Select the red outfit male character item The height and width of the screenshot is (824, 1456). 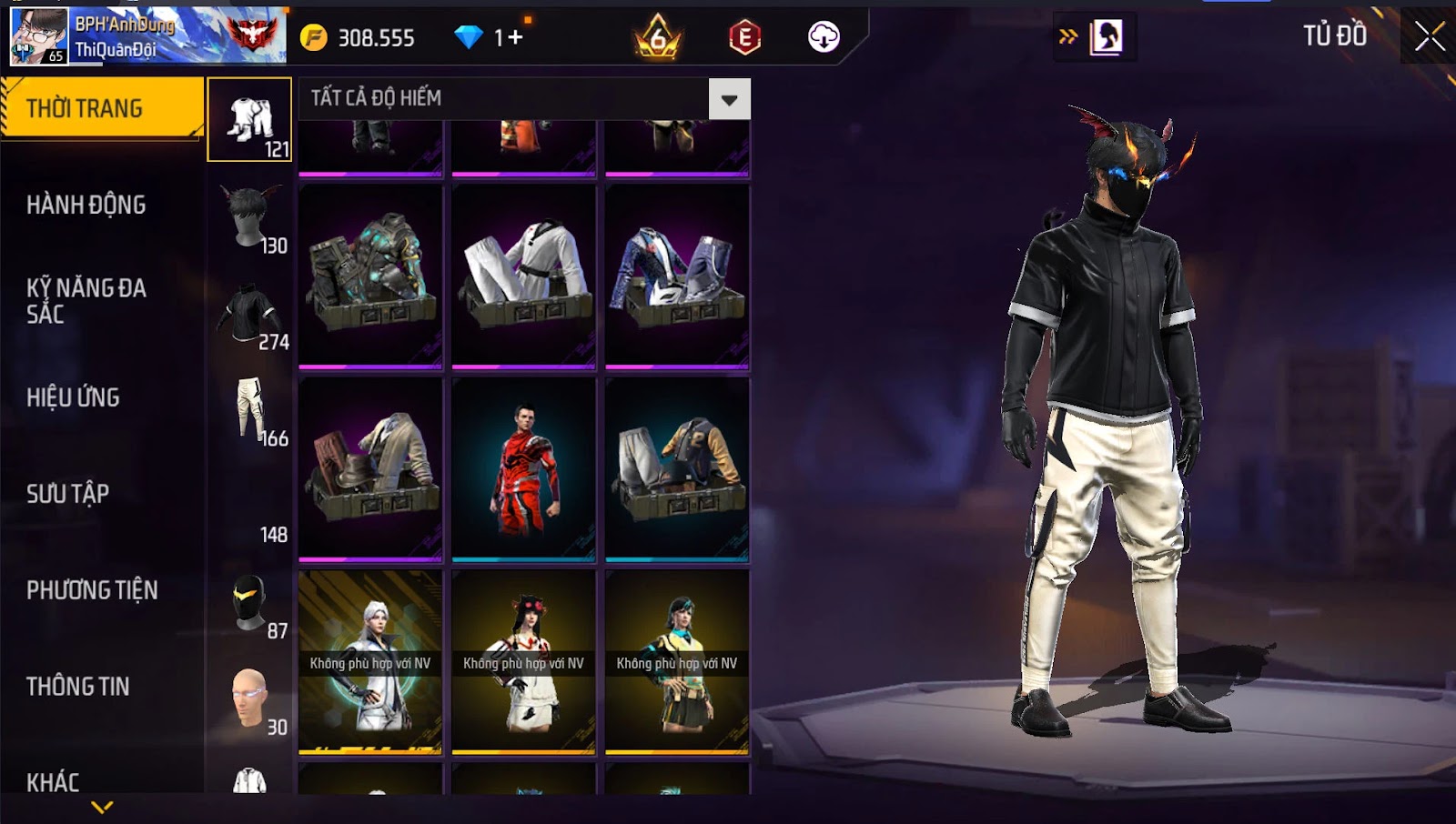tap(524, 469)
